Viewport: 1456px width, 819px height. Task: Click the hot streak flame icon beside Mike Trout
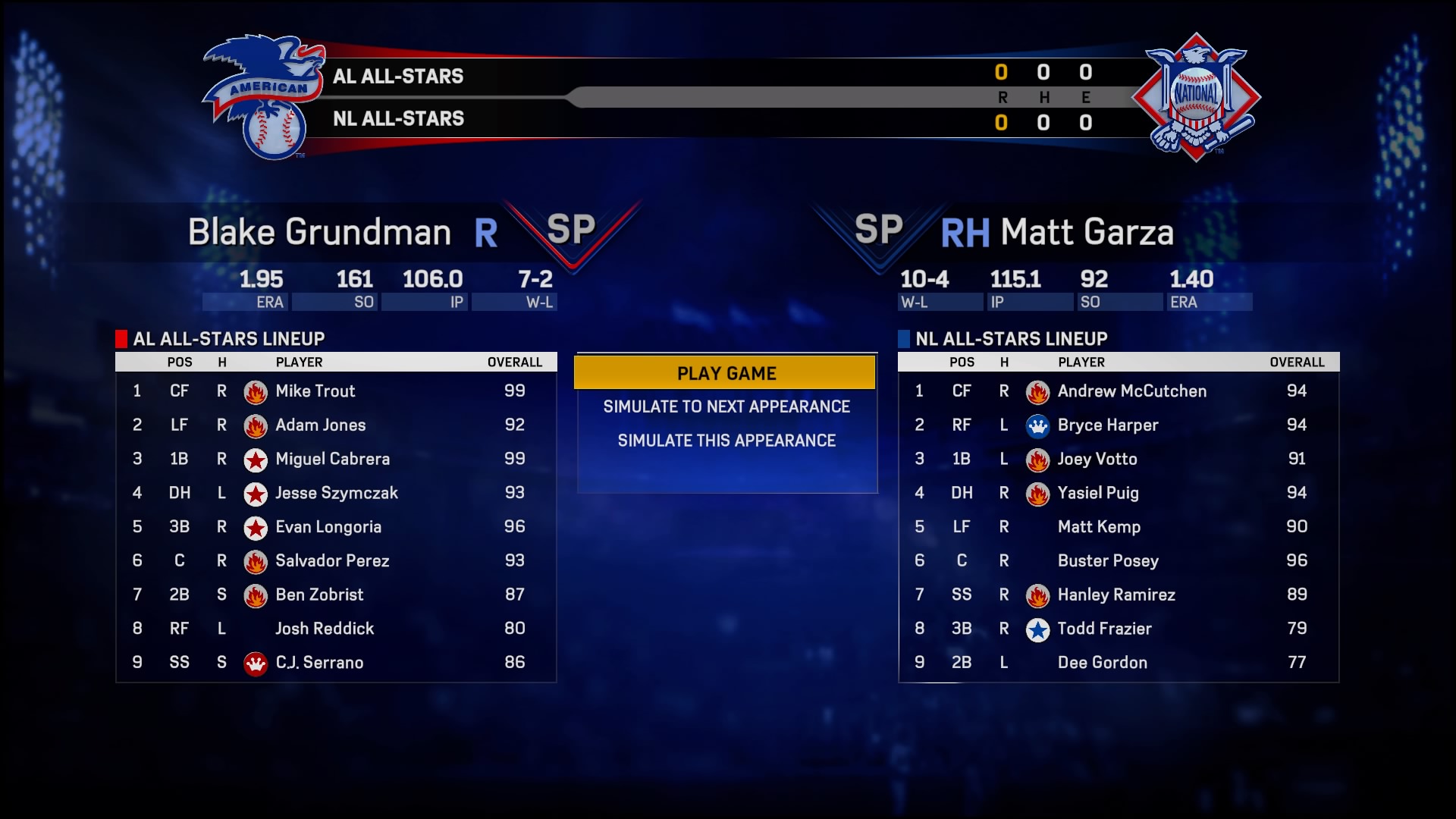pos(256,391)
